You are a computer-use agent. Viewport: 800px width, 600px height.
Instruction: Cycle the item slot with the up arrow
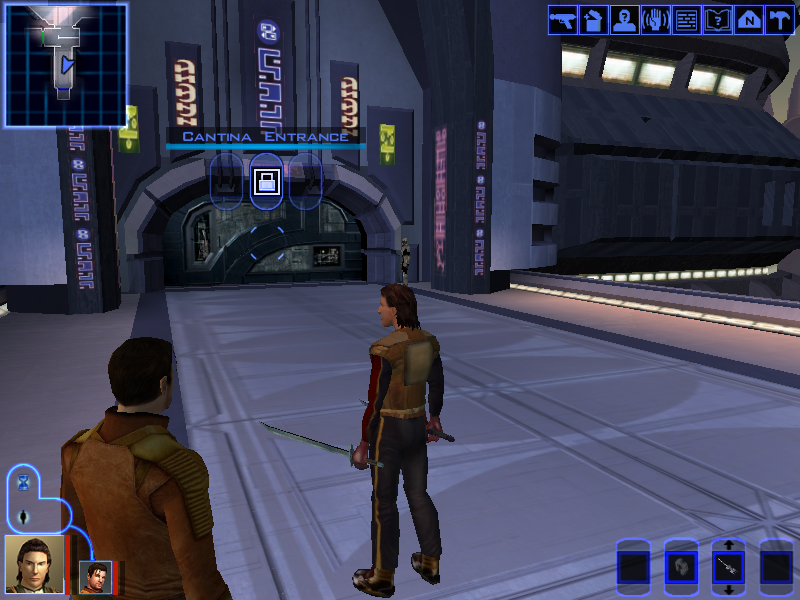728,546
